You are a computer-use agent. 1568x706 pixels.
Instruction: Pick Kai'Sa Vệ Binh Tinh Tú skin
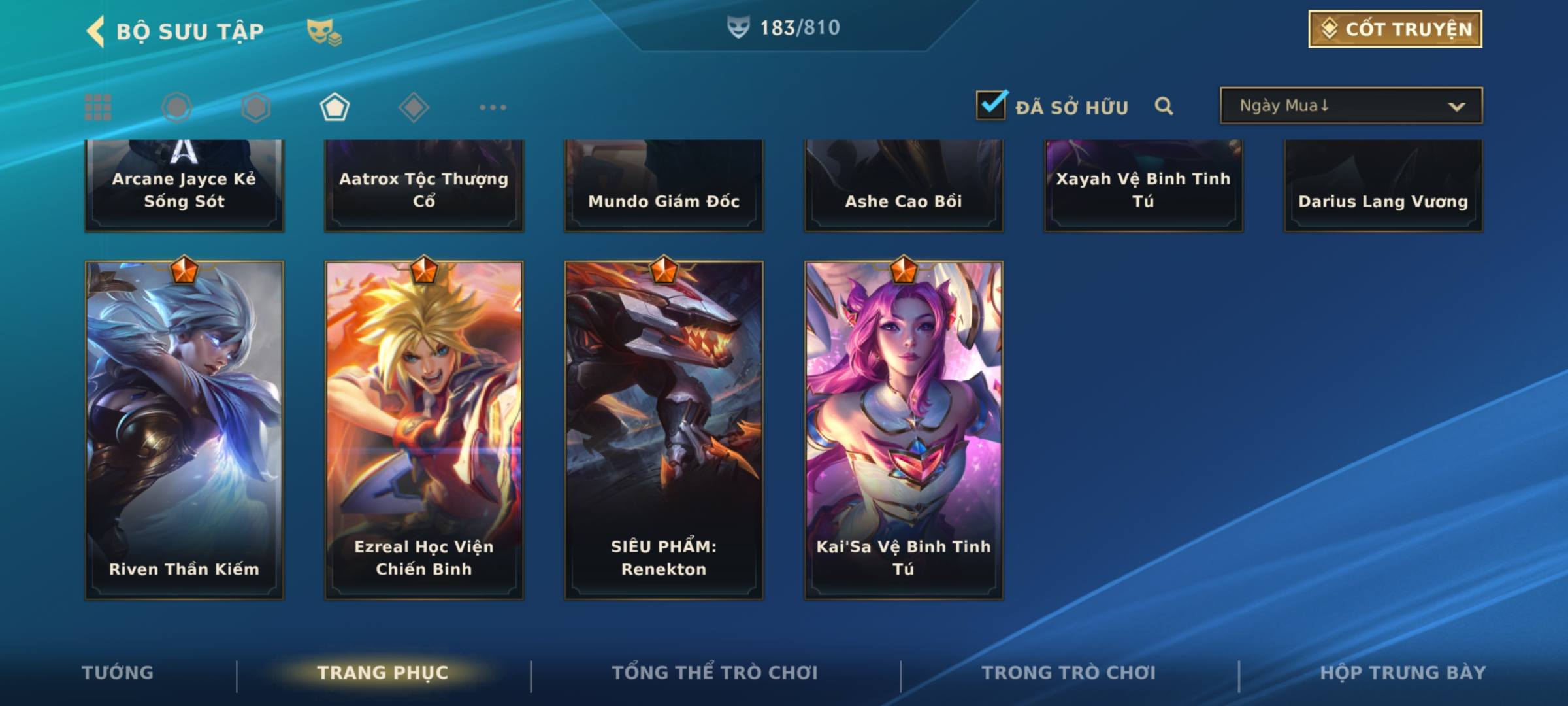click(904, 429)
